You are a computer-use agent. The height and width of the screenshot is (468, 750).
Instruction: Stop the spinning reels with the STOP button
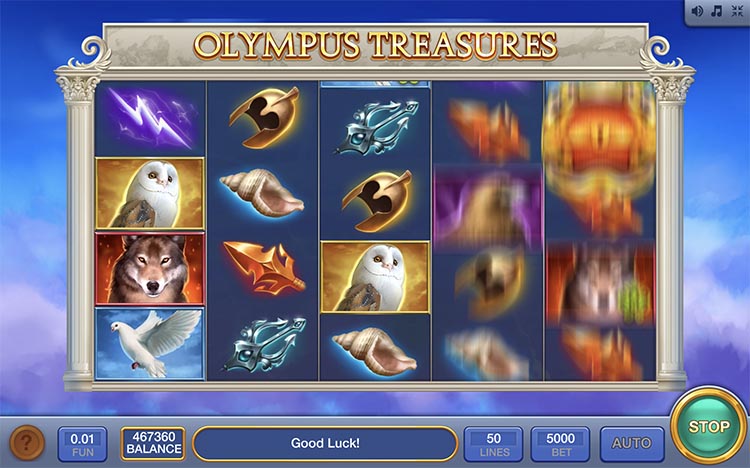click(x=709, y=427)
